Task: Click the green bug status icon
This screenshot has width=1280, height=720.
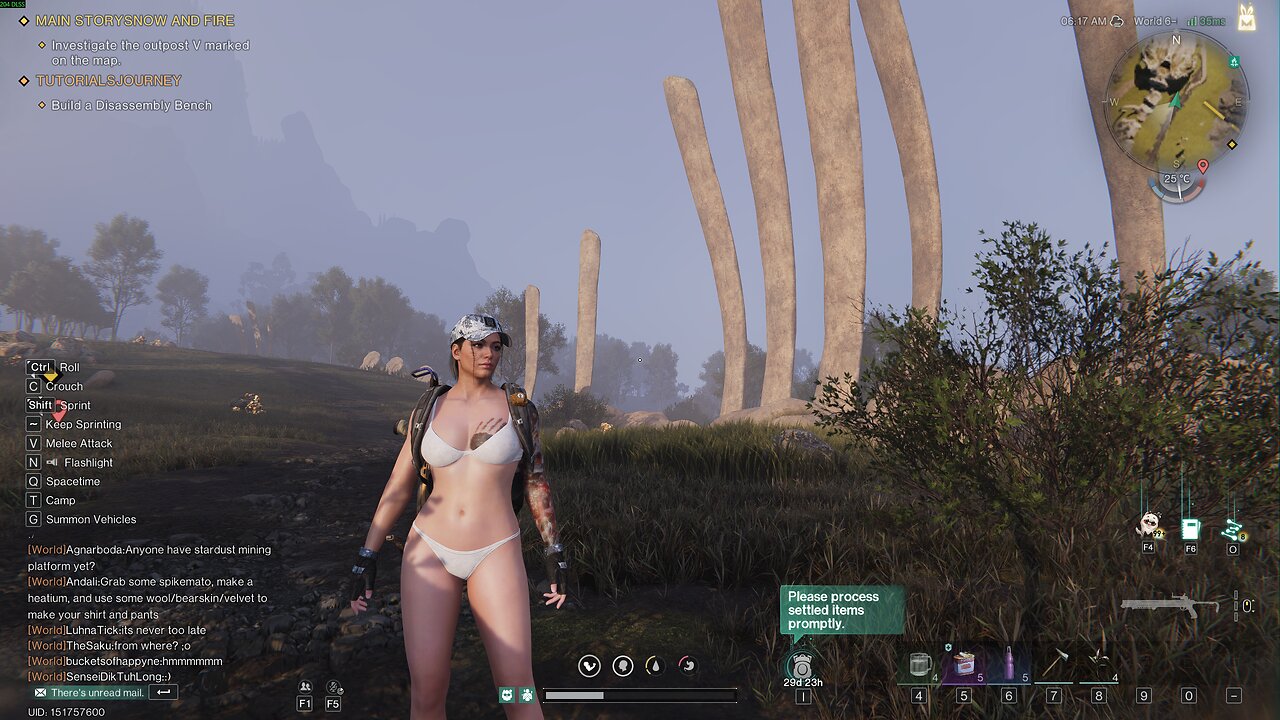Action: tap(527, 694)
